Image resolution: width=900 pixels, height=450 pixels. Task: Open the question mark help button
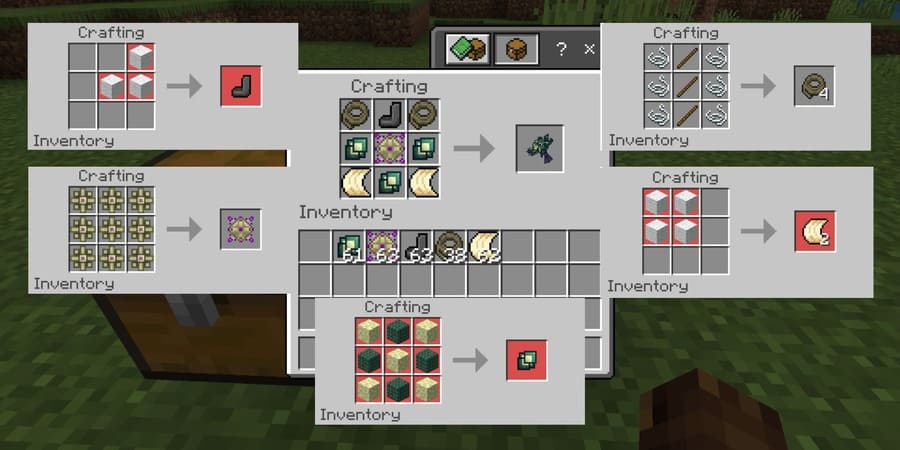click(562, 48)
